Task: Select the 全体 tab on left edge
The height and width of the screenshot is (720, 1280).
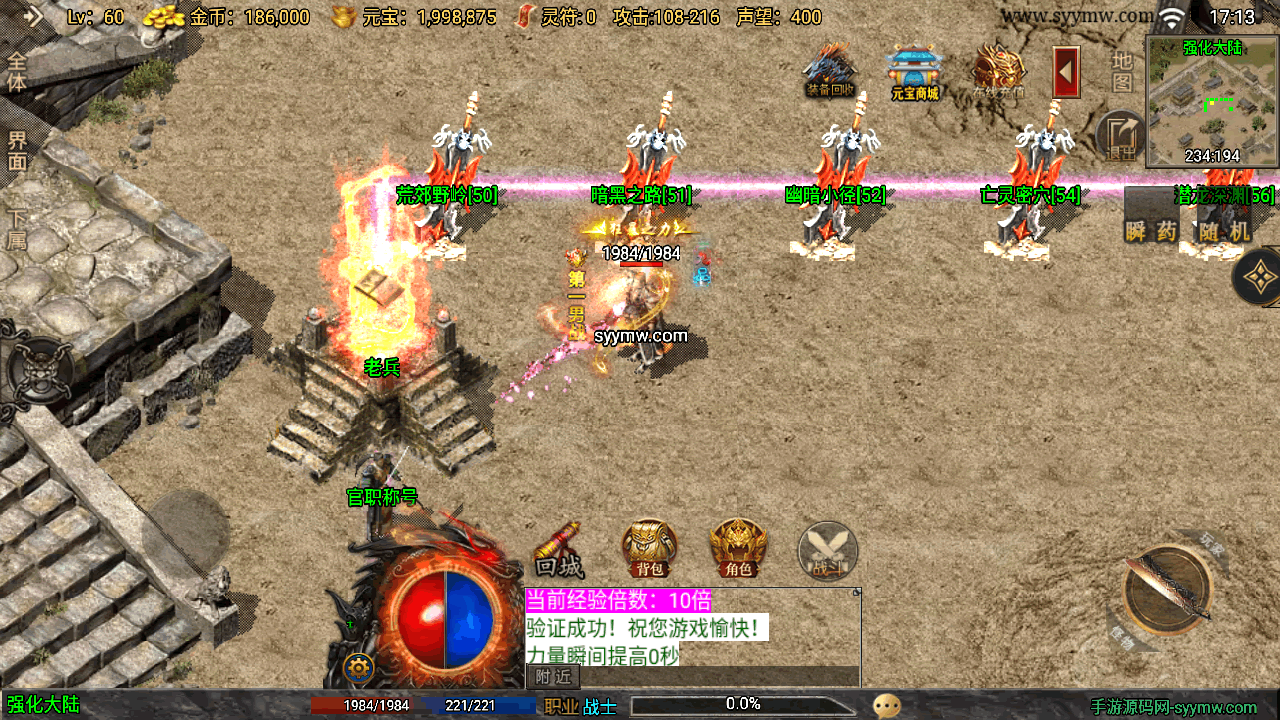Action: (x=17, y=71)
